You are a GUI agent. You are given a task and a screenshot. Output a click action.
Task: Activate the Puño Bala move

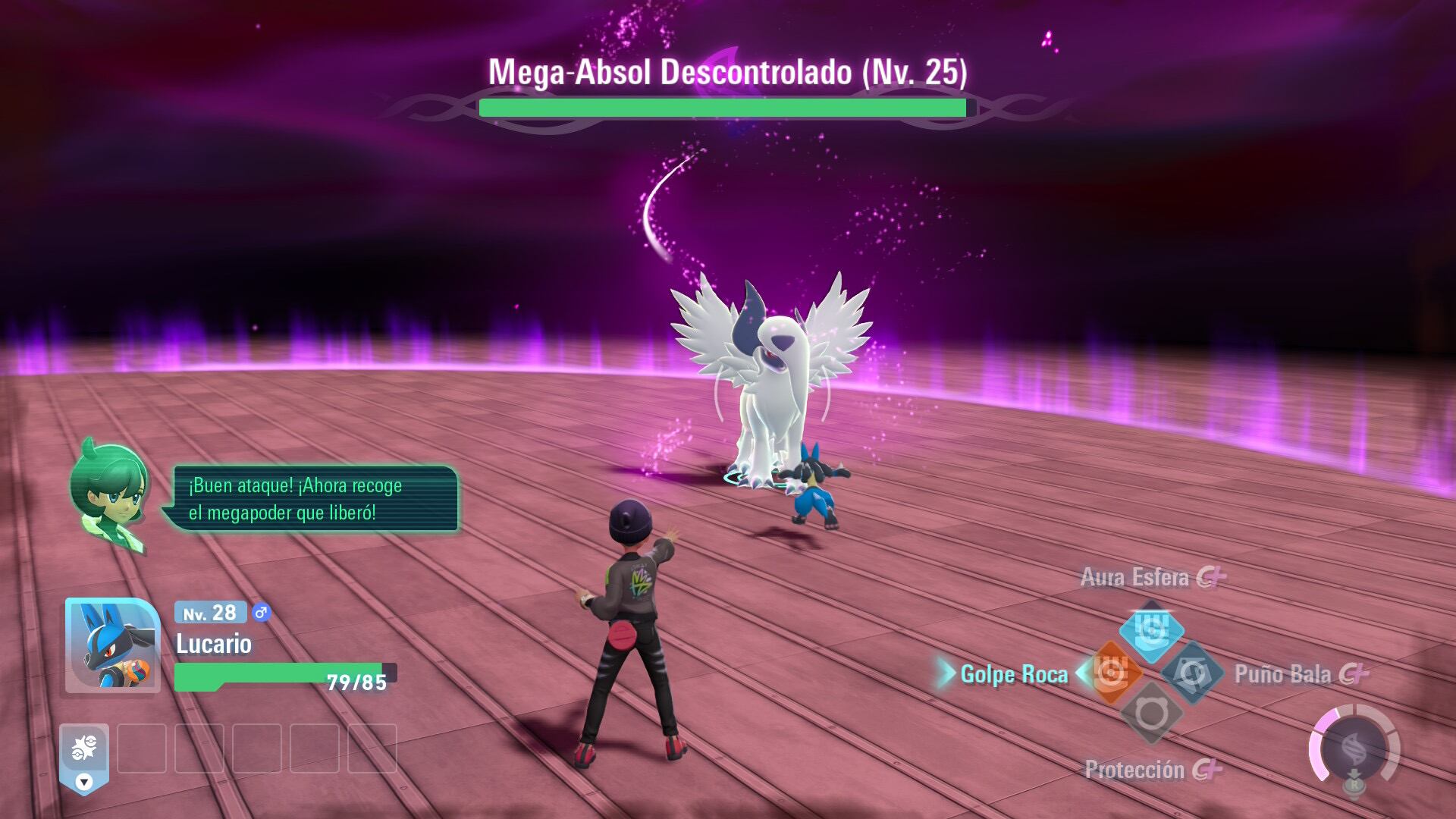pyautogui.click(x=1191, y=673)
